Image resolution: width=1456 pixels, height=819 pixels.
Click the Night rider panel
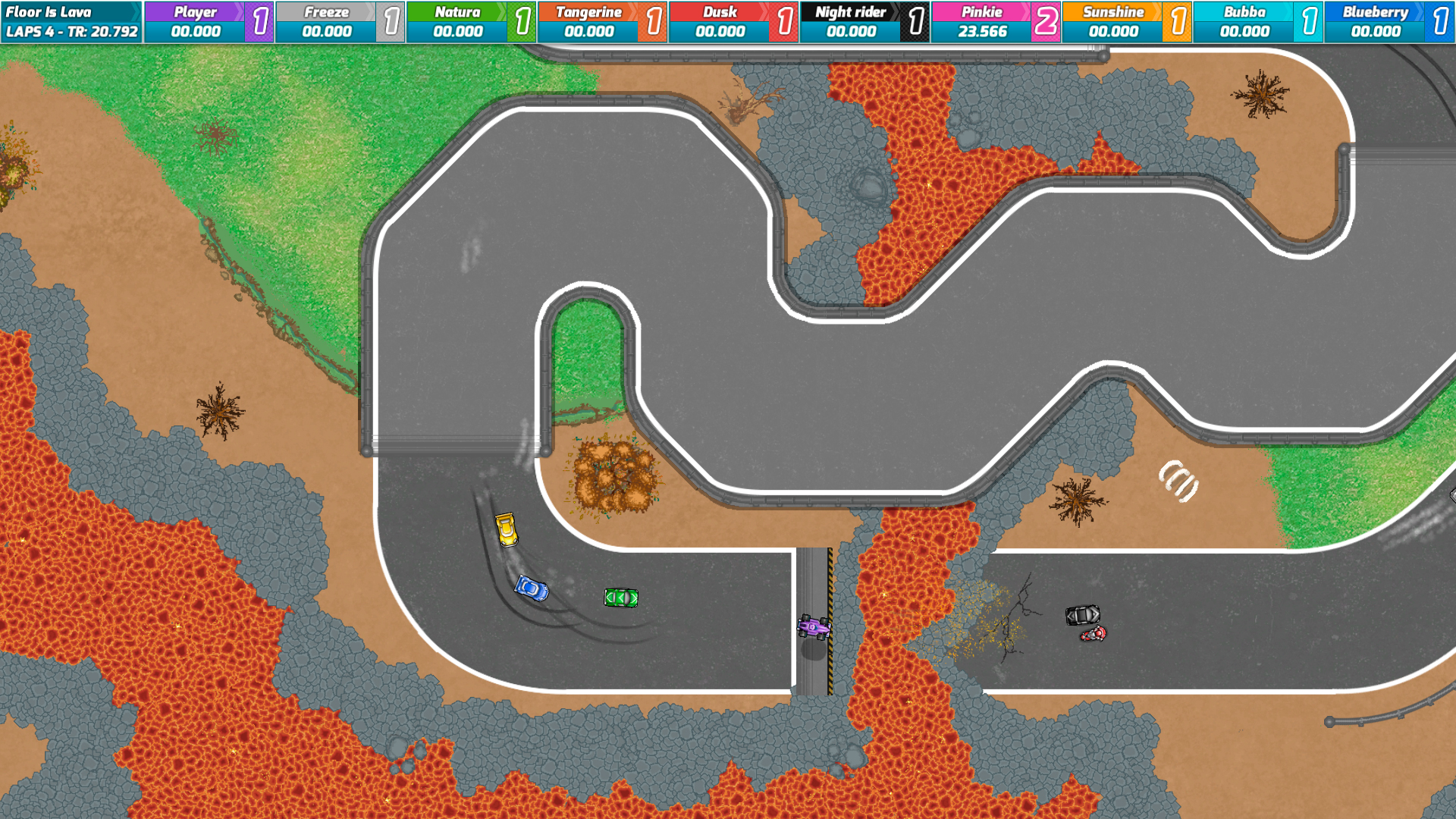point(849,21)
